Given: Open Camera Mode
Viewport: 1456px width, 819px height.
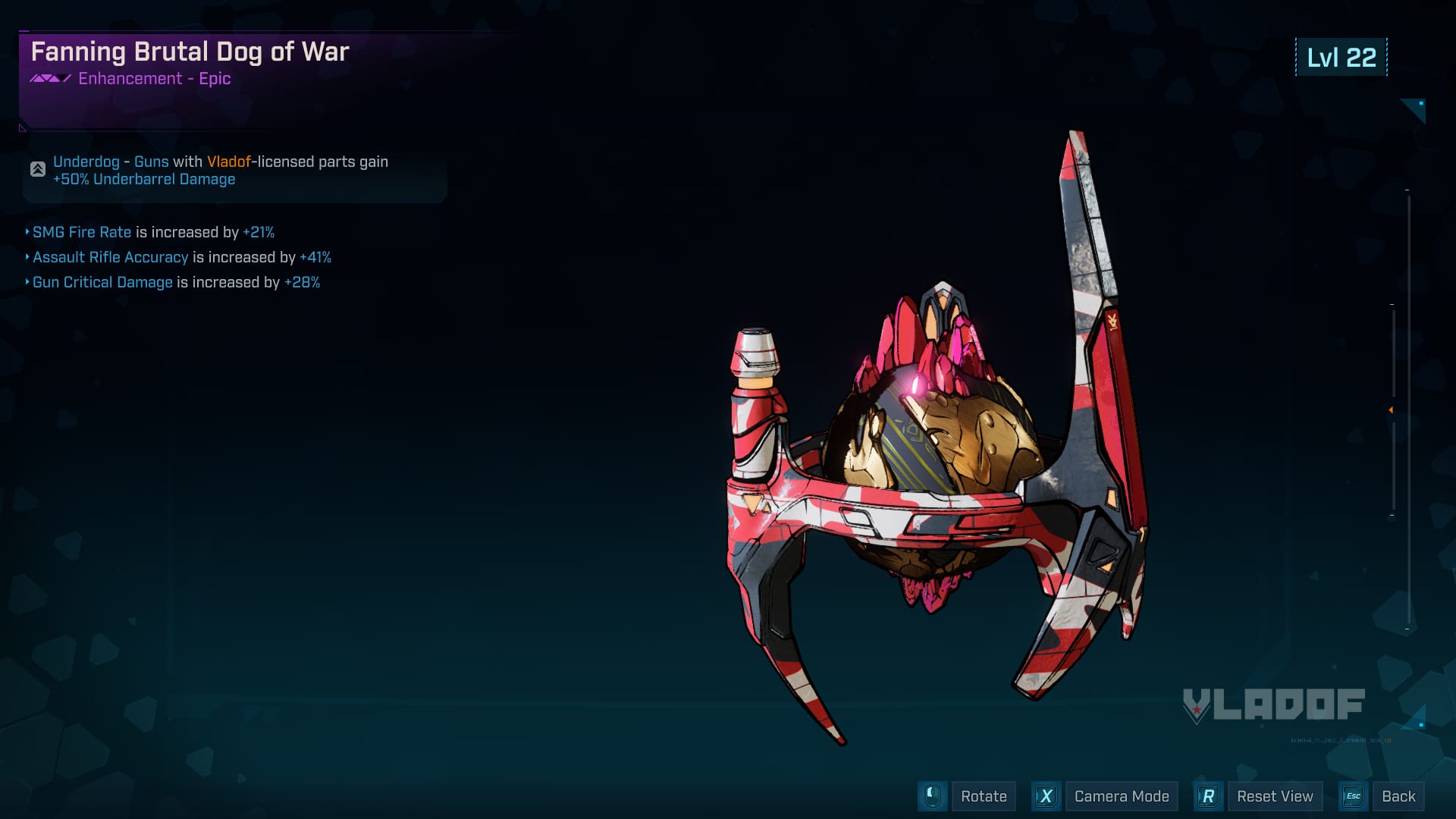Looking at the screenshot, I should click(1121, 796).
